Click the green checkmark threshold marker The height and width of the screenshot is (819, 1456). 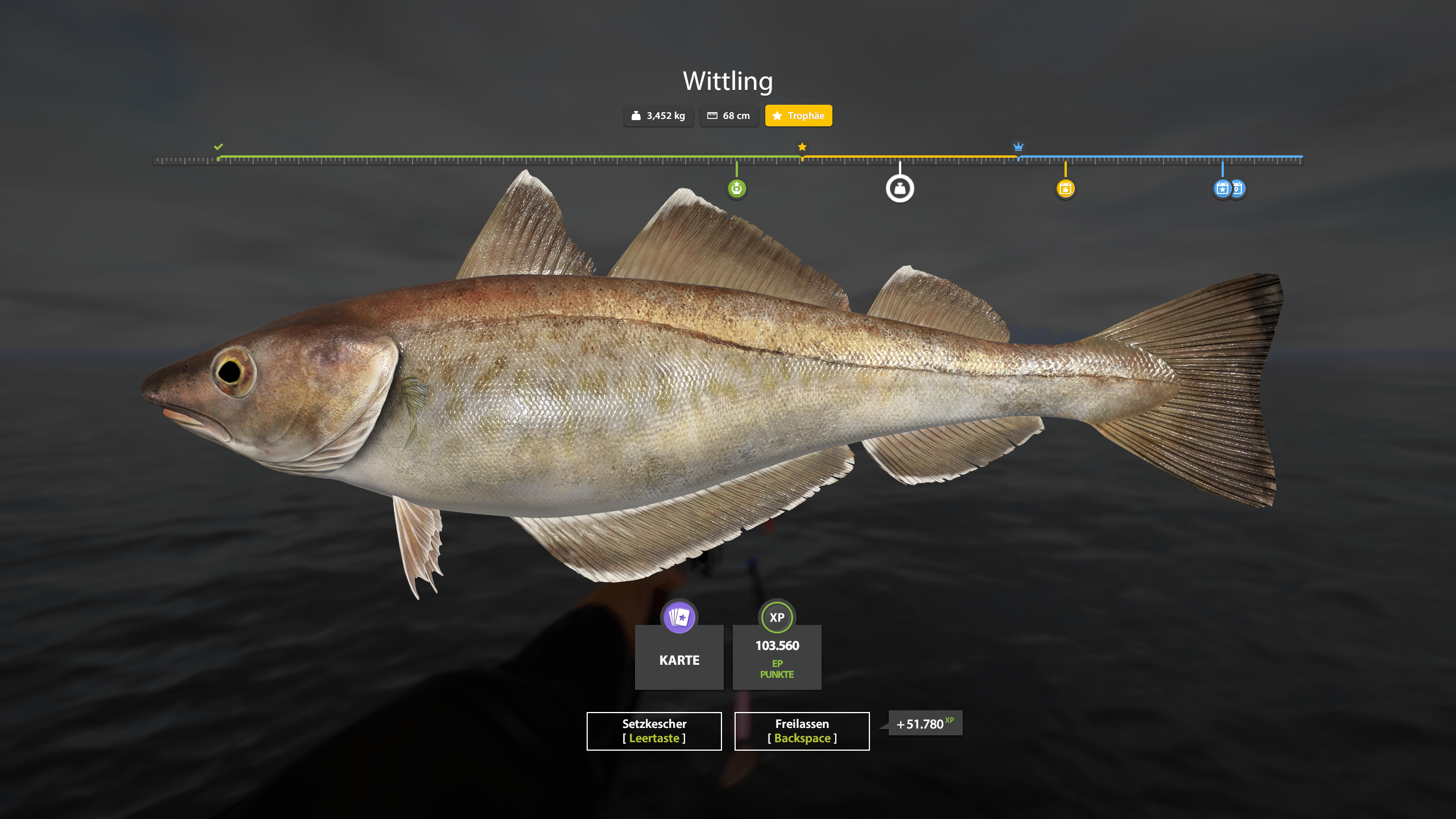tap(218, 147)
